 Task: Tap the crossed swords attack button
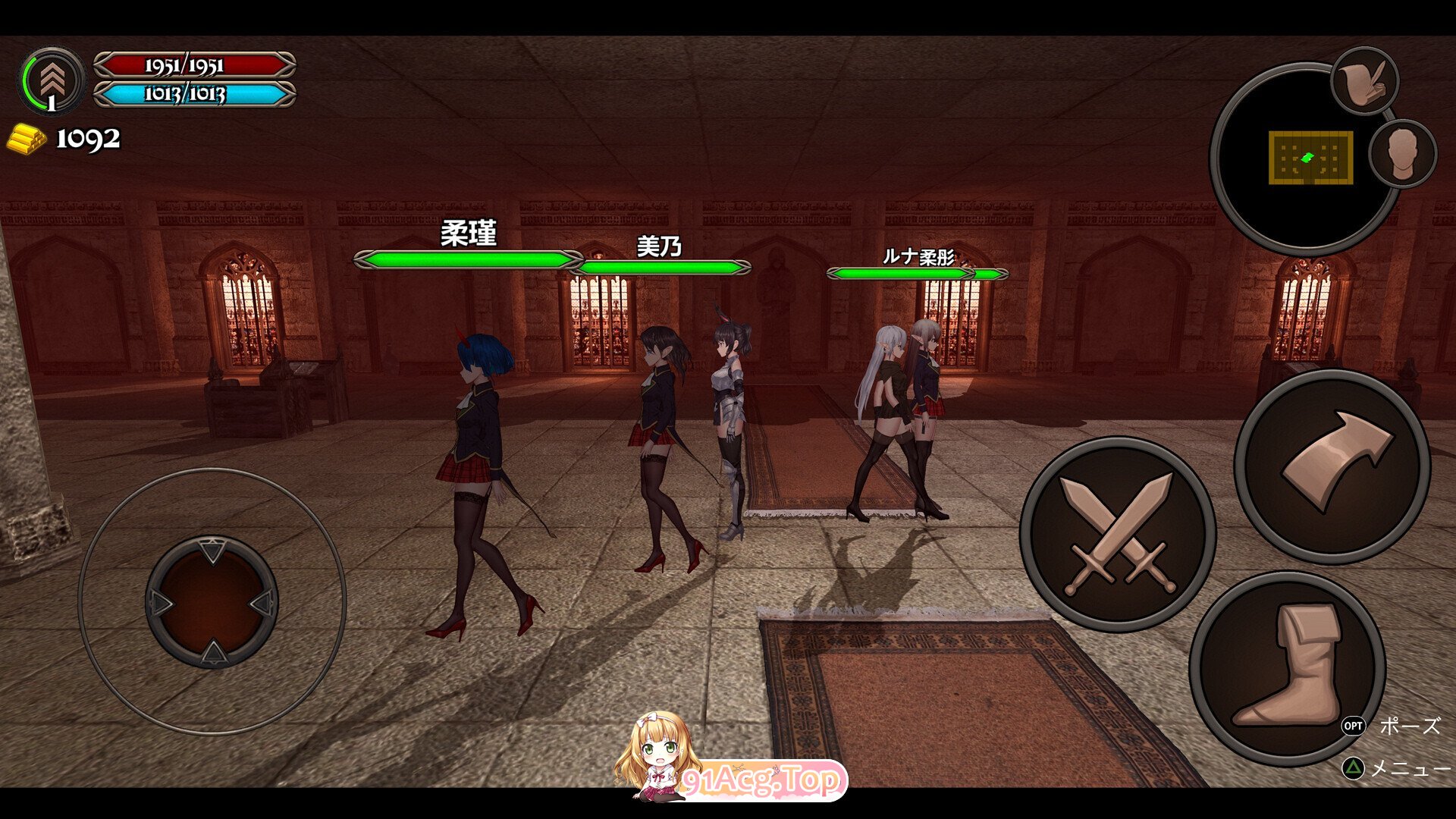(1118, 533)
